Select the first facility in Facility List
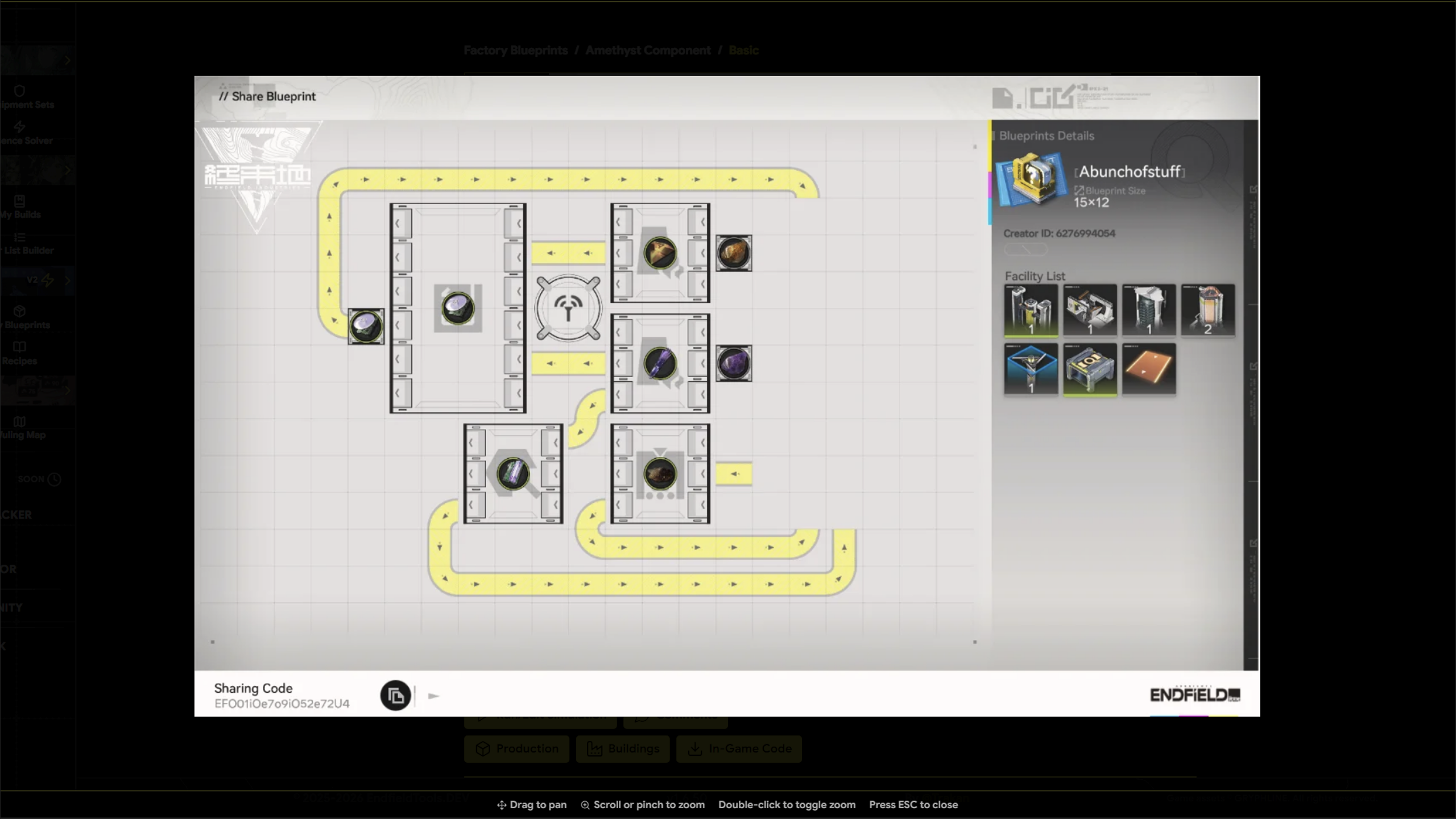Image resolution: width=1456 pixels, height=819 pixels. point(1031,310)
